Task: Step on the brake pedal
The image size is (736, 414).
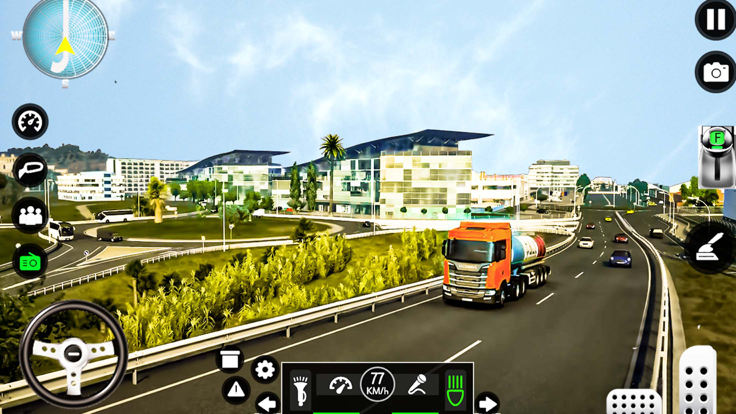Action: pyautogui.click(x=633, y=402)
